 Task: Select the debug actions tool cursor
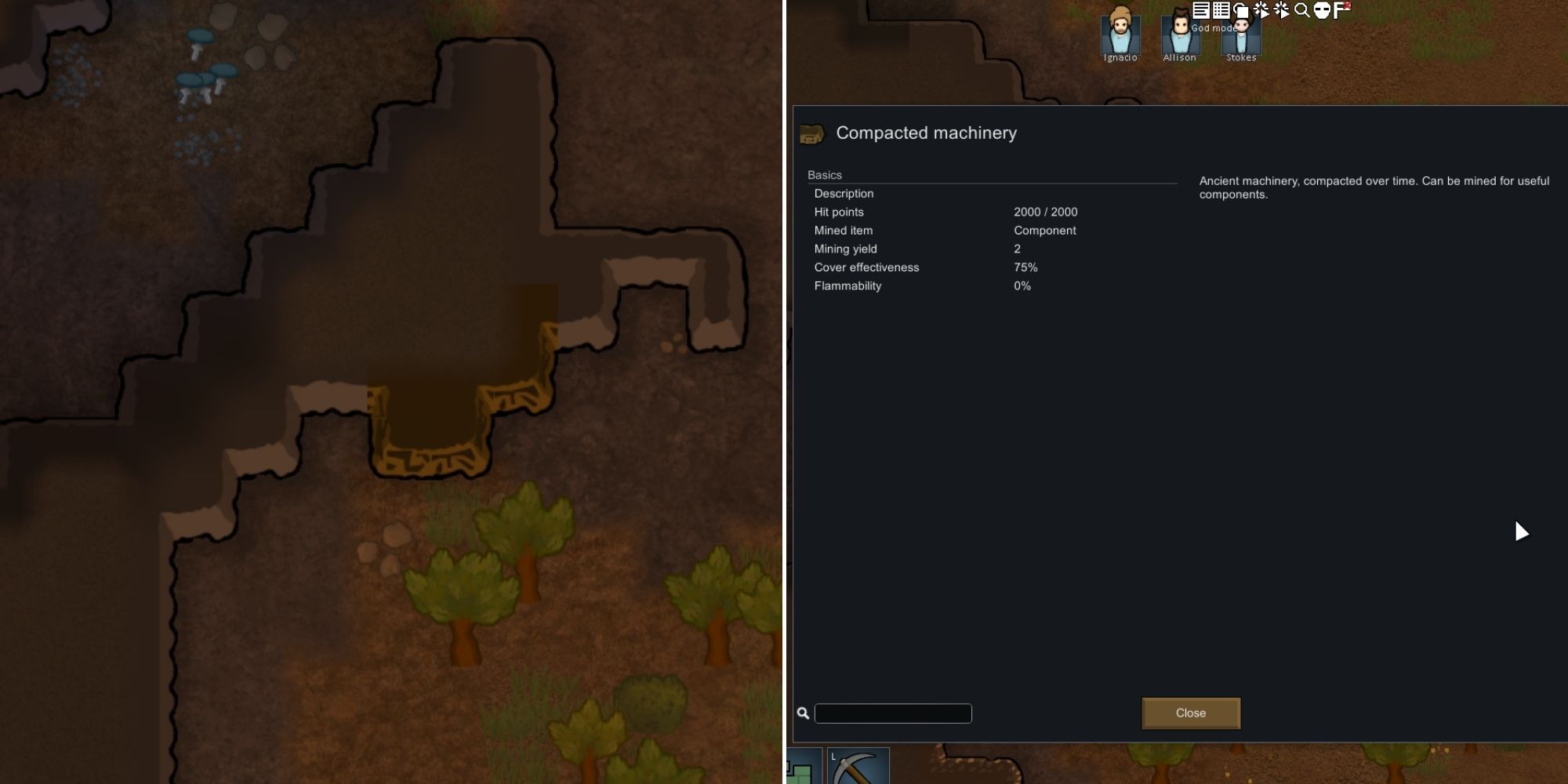point(1282,10)
